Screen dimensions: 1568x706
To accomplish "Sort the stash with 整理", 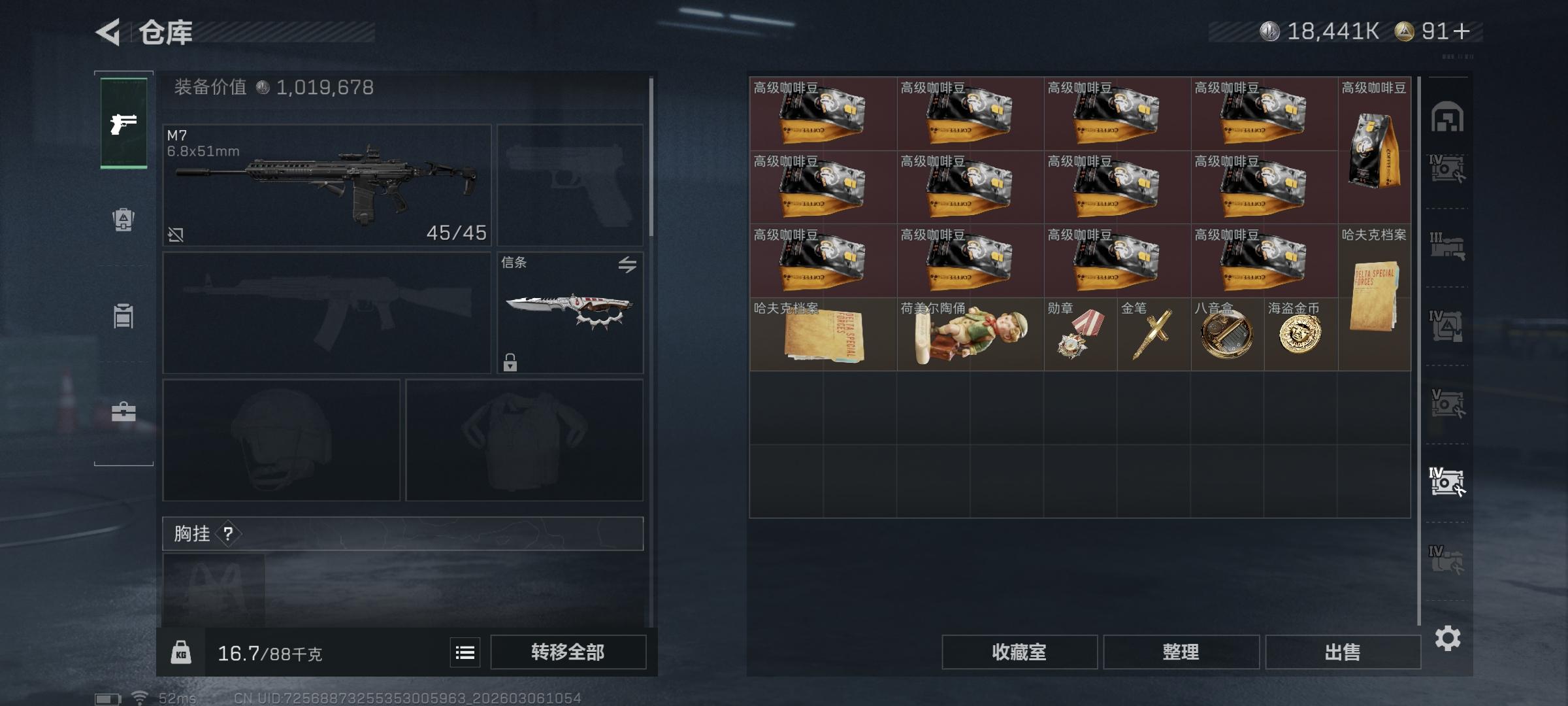I will pyautogui.click(x=1181, y=652).
